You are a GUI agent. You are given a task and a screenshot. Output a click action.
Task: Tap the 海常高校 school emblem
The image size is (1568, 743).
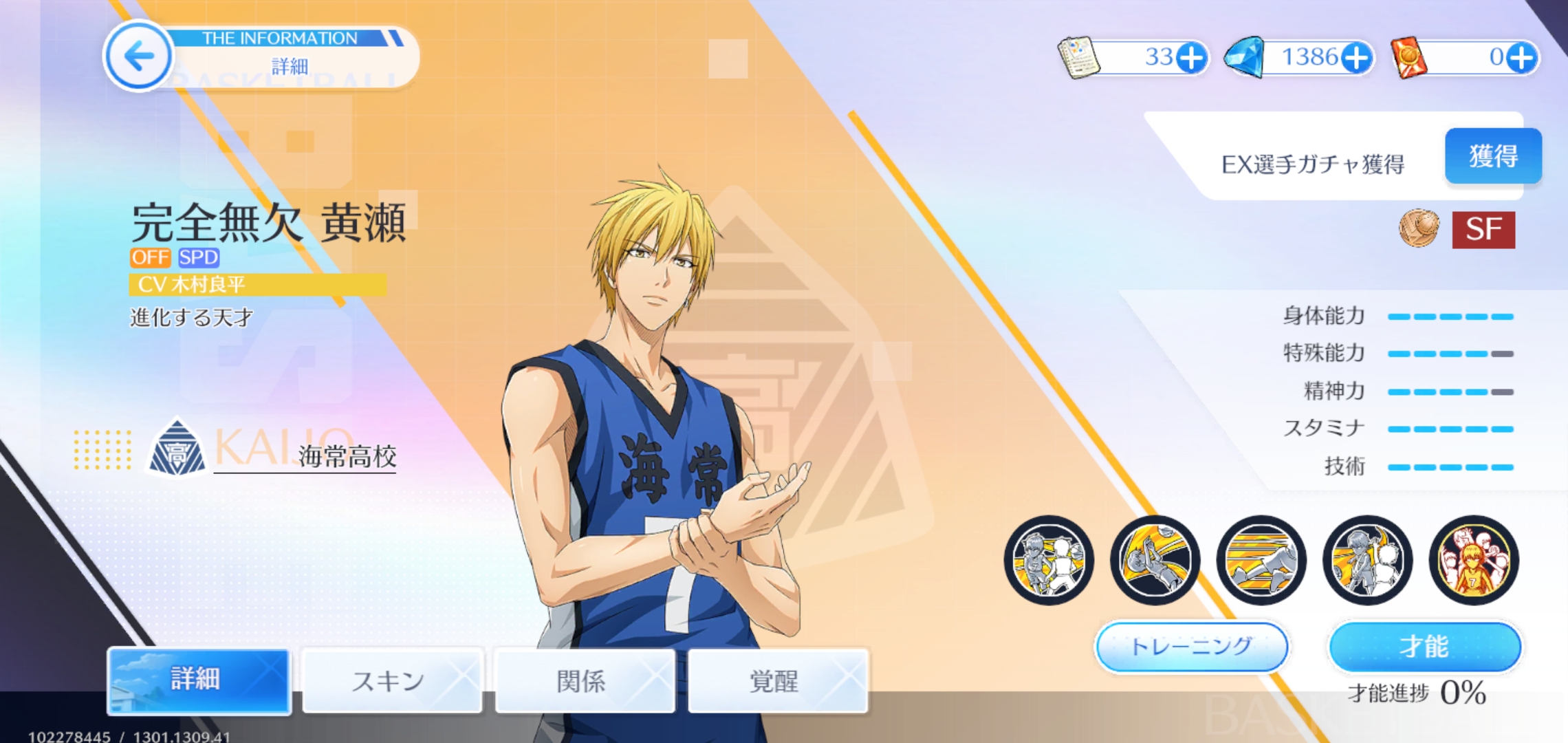(x=177, y=449)
